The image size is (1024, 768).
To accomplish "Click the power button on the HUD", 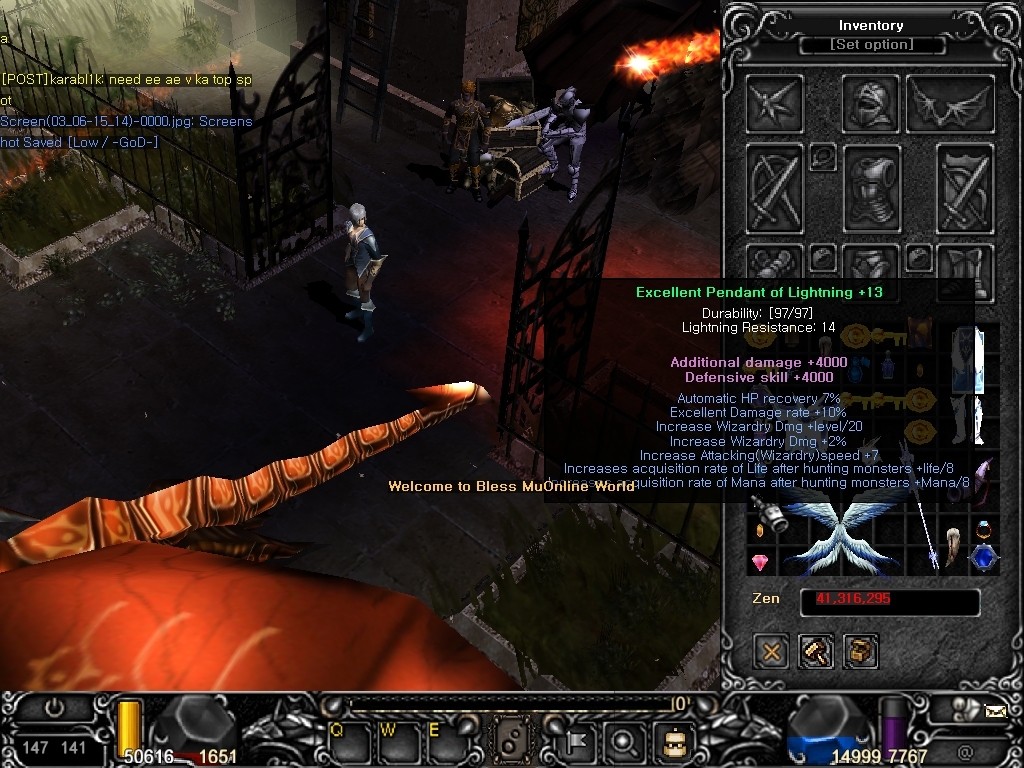I will tap(54, 709).
